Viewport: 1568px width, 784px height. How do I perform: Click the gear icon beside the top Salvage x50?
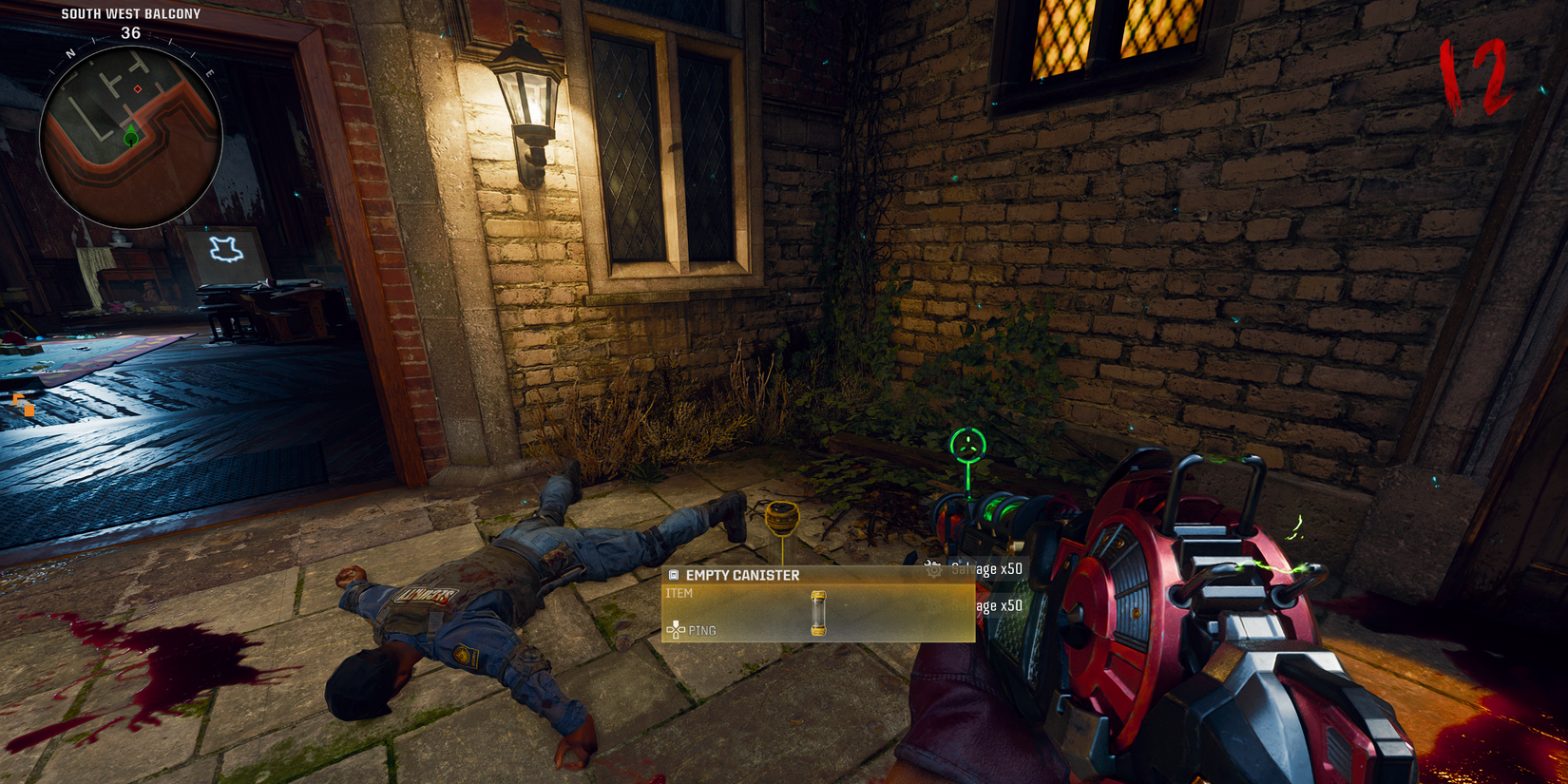pos(932,567)
